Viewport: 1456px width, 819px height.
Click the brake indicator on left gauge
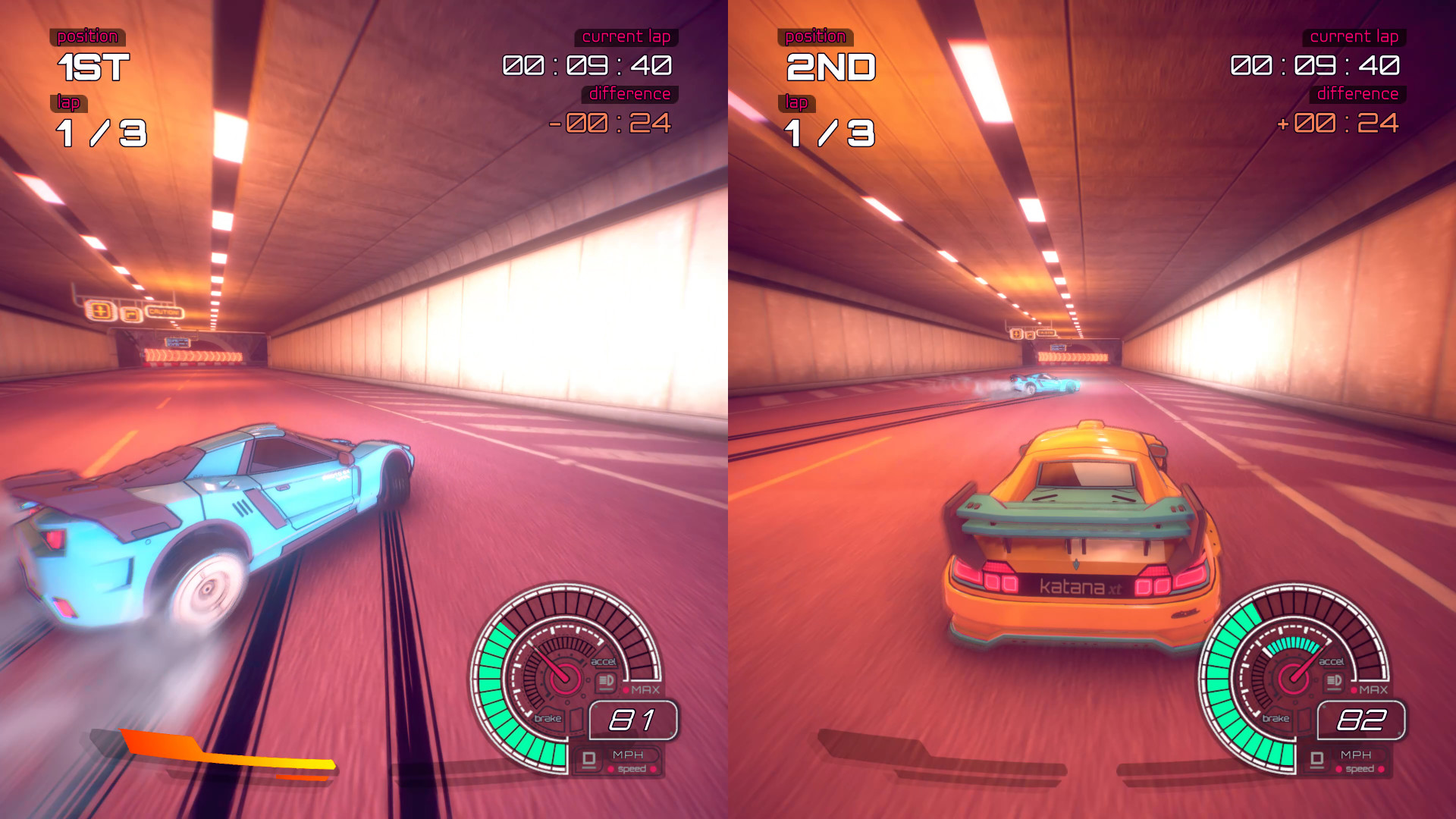(548, 717)
